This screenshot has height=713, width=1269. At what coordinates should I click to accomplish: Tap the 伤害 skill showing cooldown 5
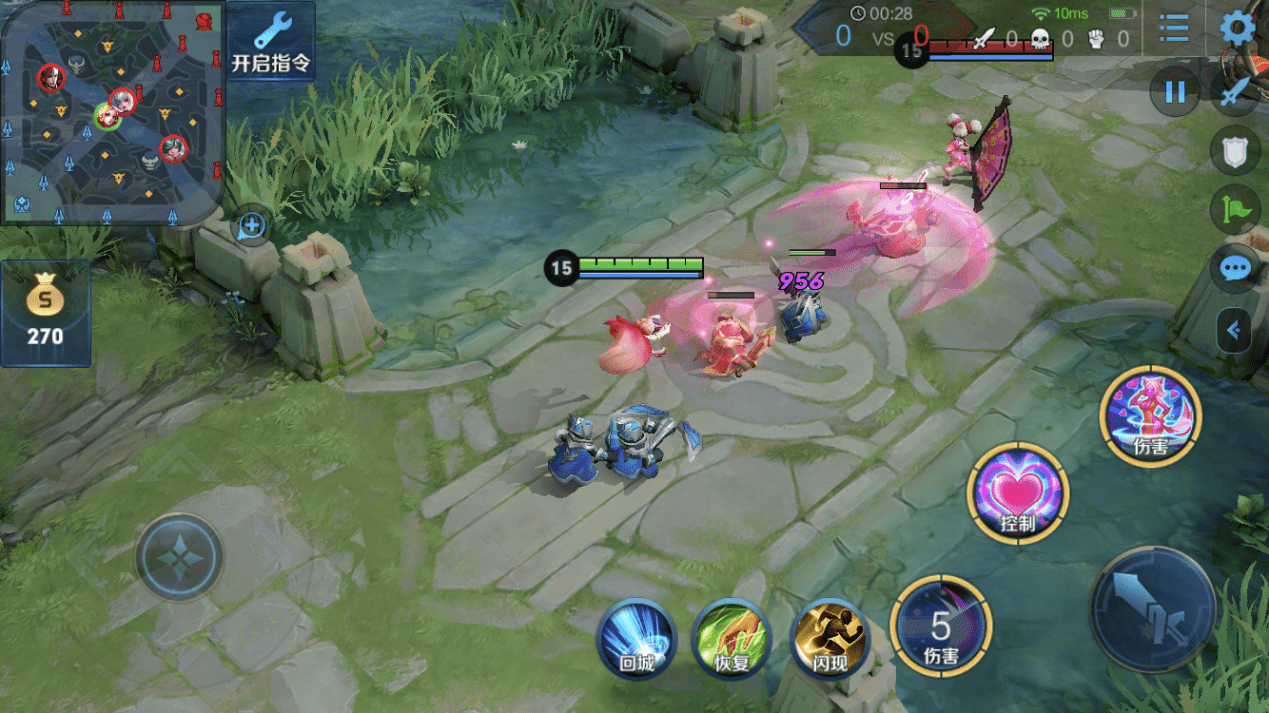tap(940, 627)
